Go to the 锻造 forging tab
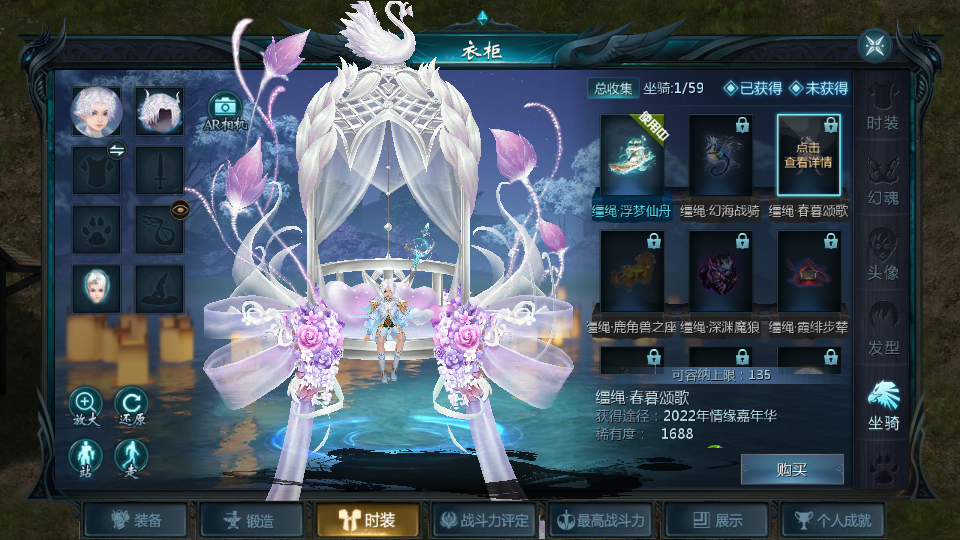 [x=253, y=520]
